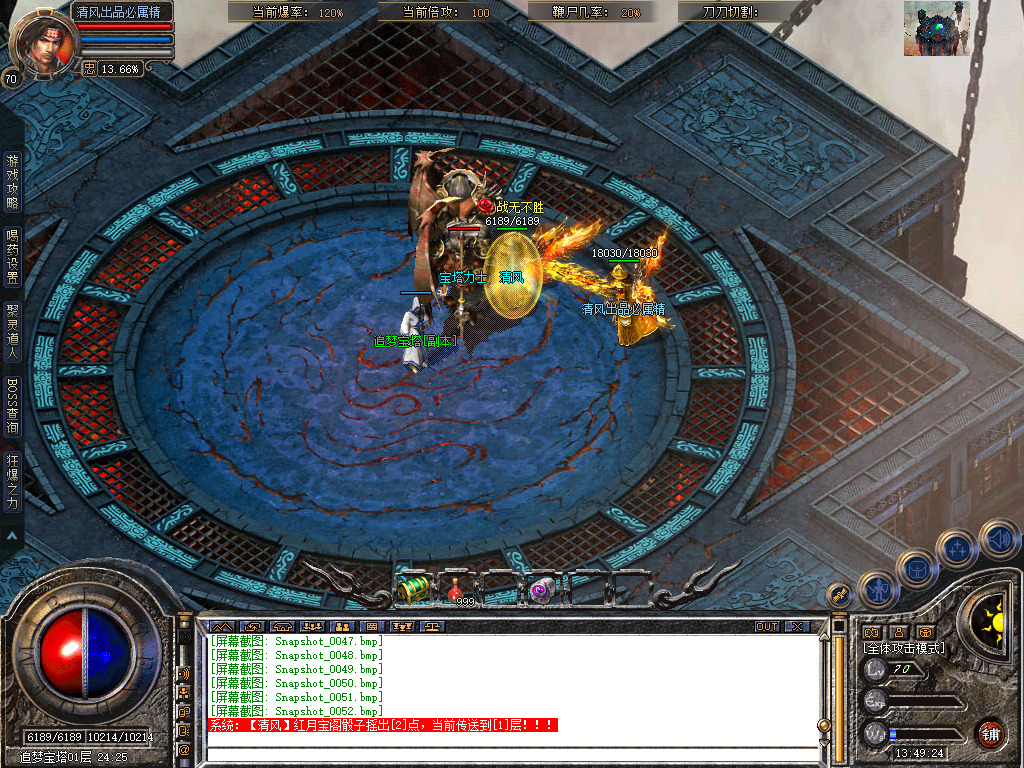
Task: Click the hero portrait in top-left
Action: pos(40,42)
